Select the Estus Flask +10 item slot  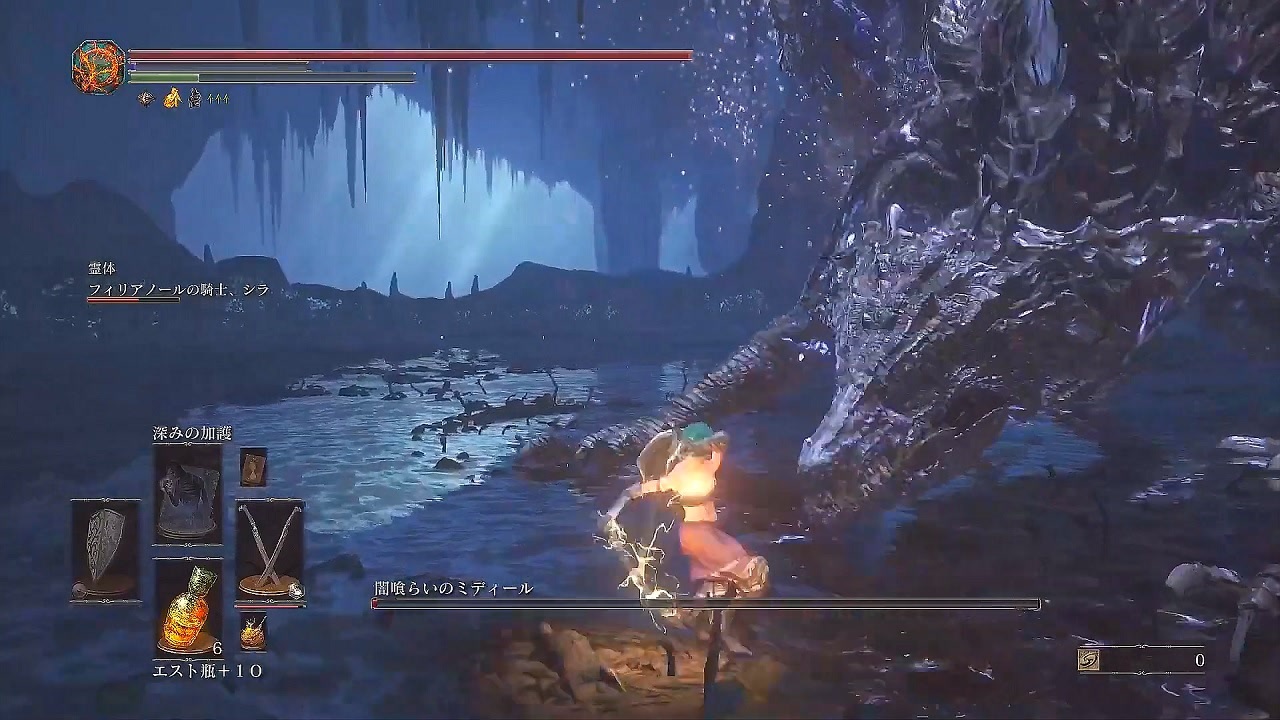pyautogui.click(x=188, y=607)
